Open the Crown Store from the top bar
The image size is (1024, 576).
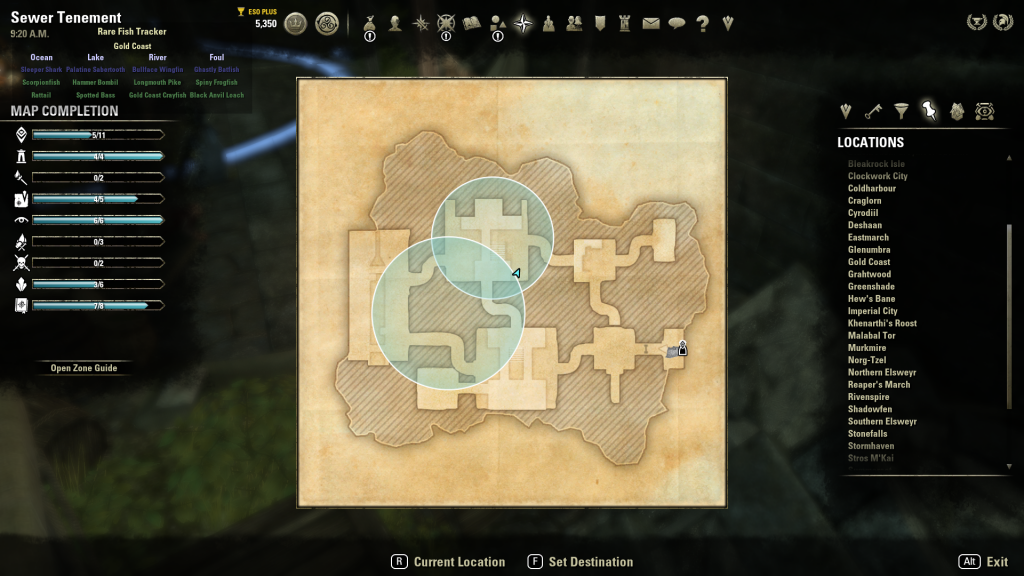(x=296, y=23)
